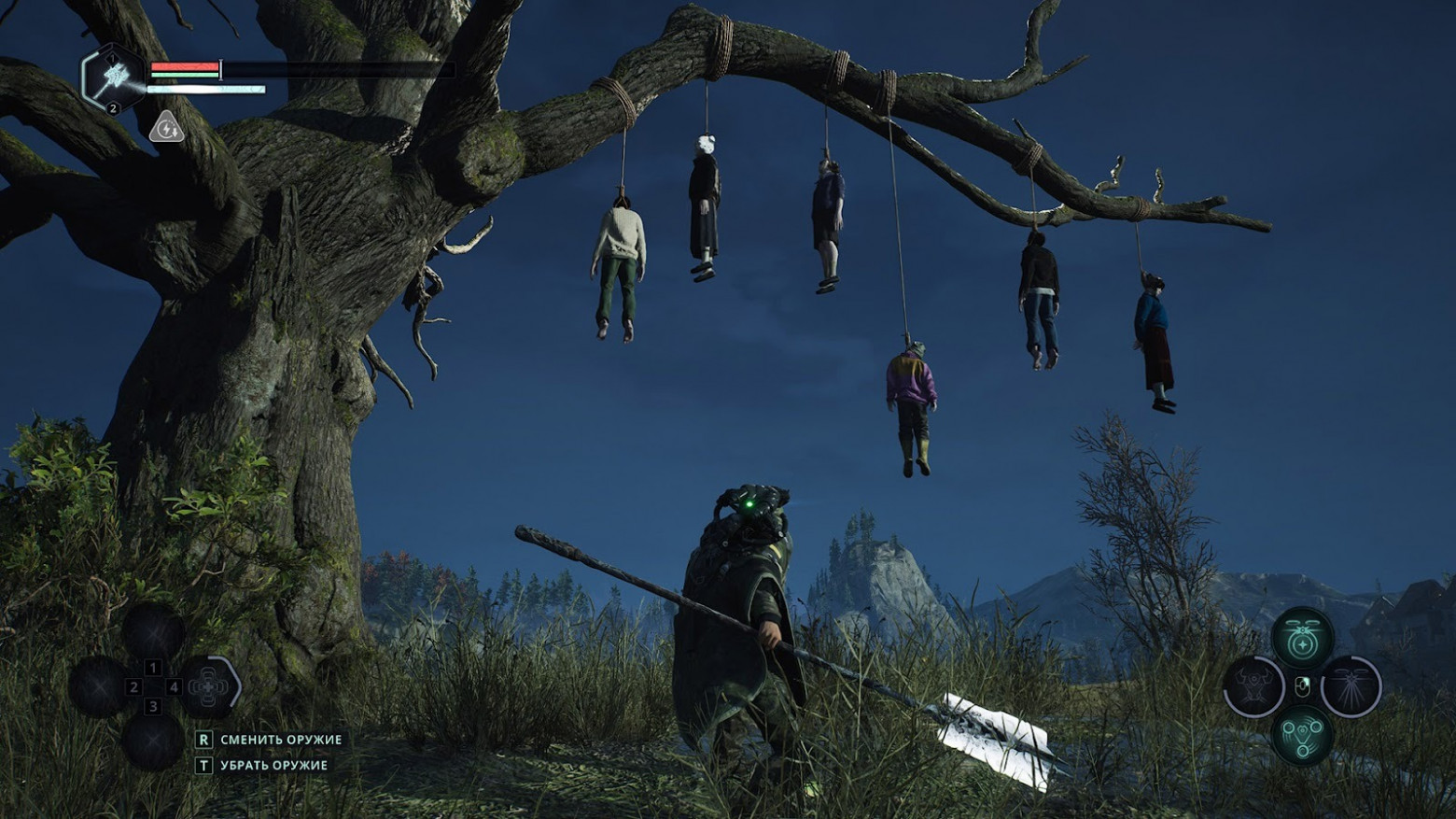Activate the drone with target circle ability
The height and width of the screenshot is (819, 1456).
pyautogui.click(x=1302, y=640)
